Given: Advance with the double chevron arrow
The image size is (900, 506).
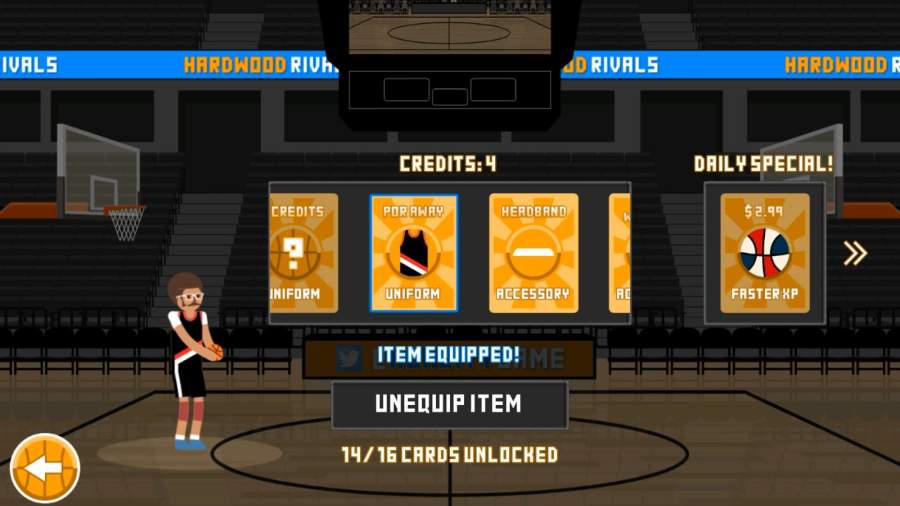Looking at the screenshot, I should [854, 253].
